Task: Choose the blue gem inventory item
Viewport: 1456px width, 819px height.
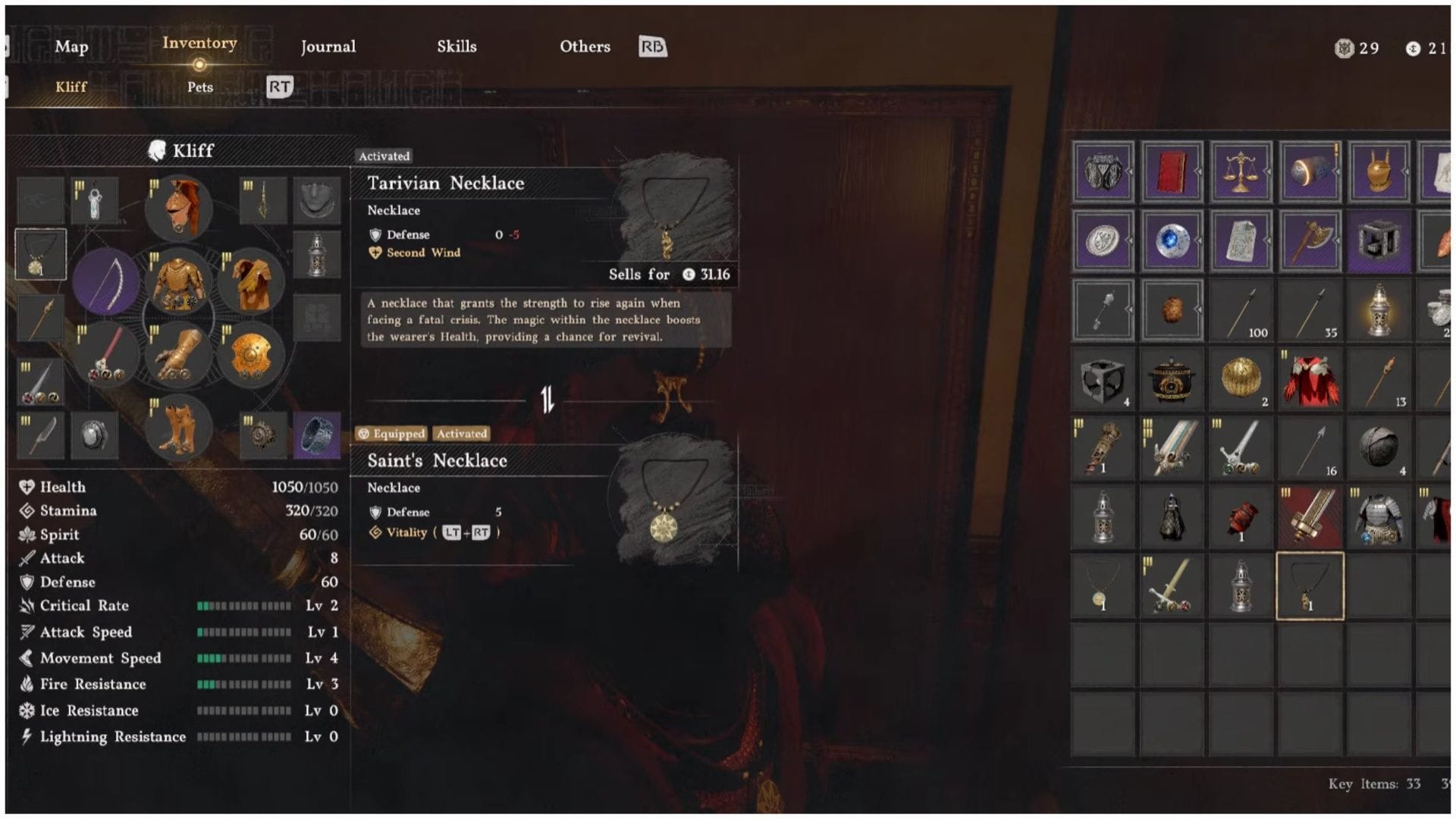Action: point(1172,242)
